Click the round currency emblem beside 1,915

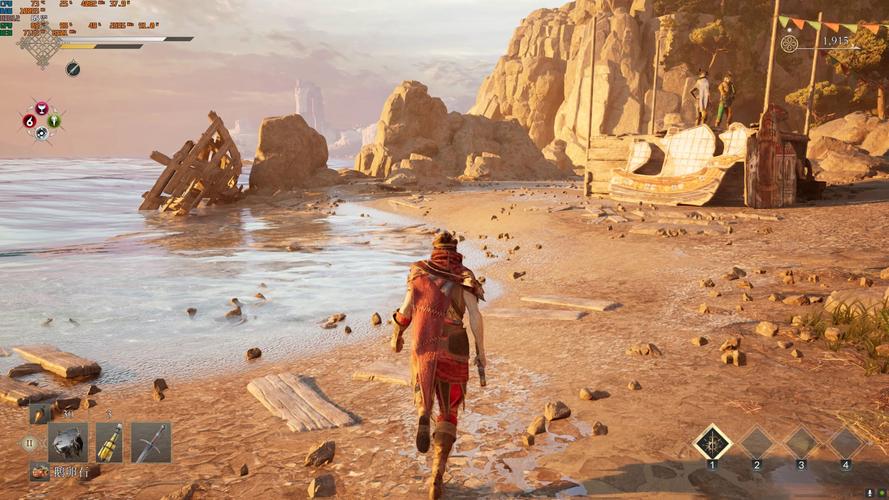coord(789,44)
